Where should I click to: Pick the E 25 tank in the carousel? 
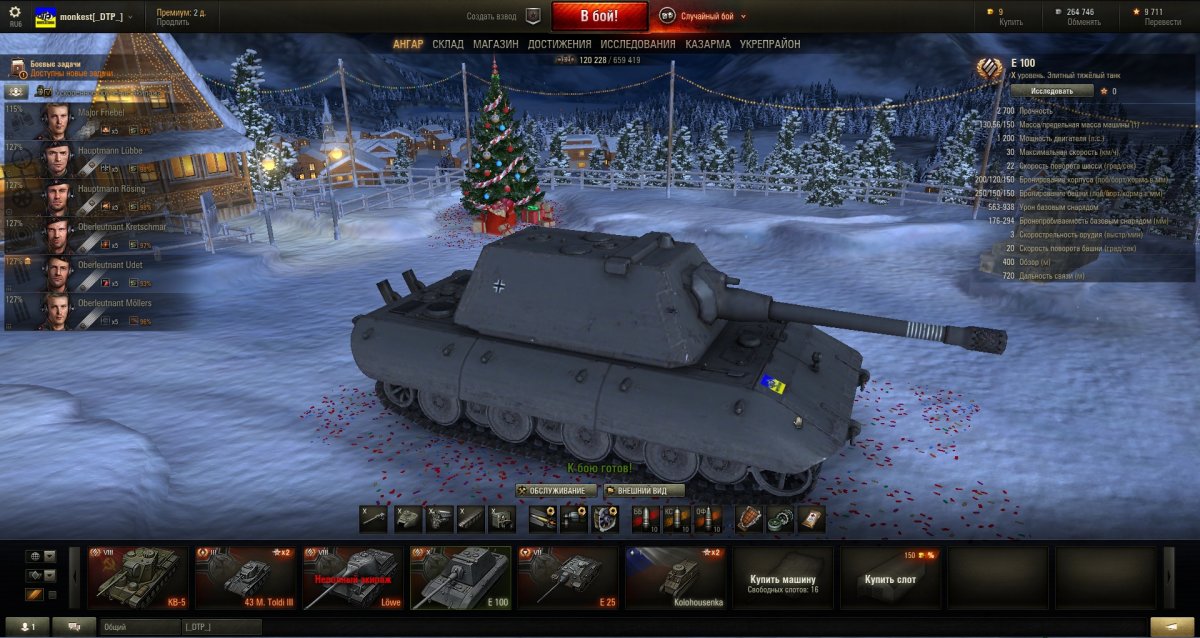[x=569, y=577]
